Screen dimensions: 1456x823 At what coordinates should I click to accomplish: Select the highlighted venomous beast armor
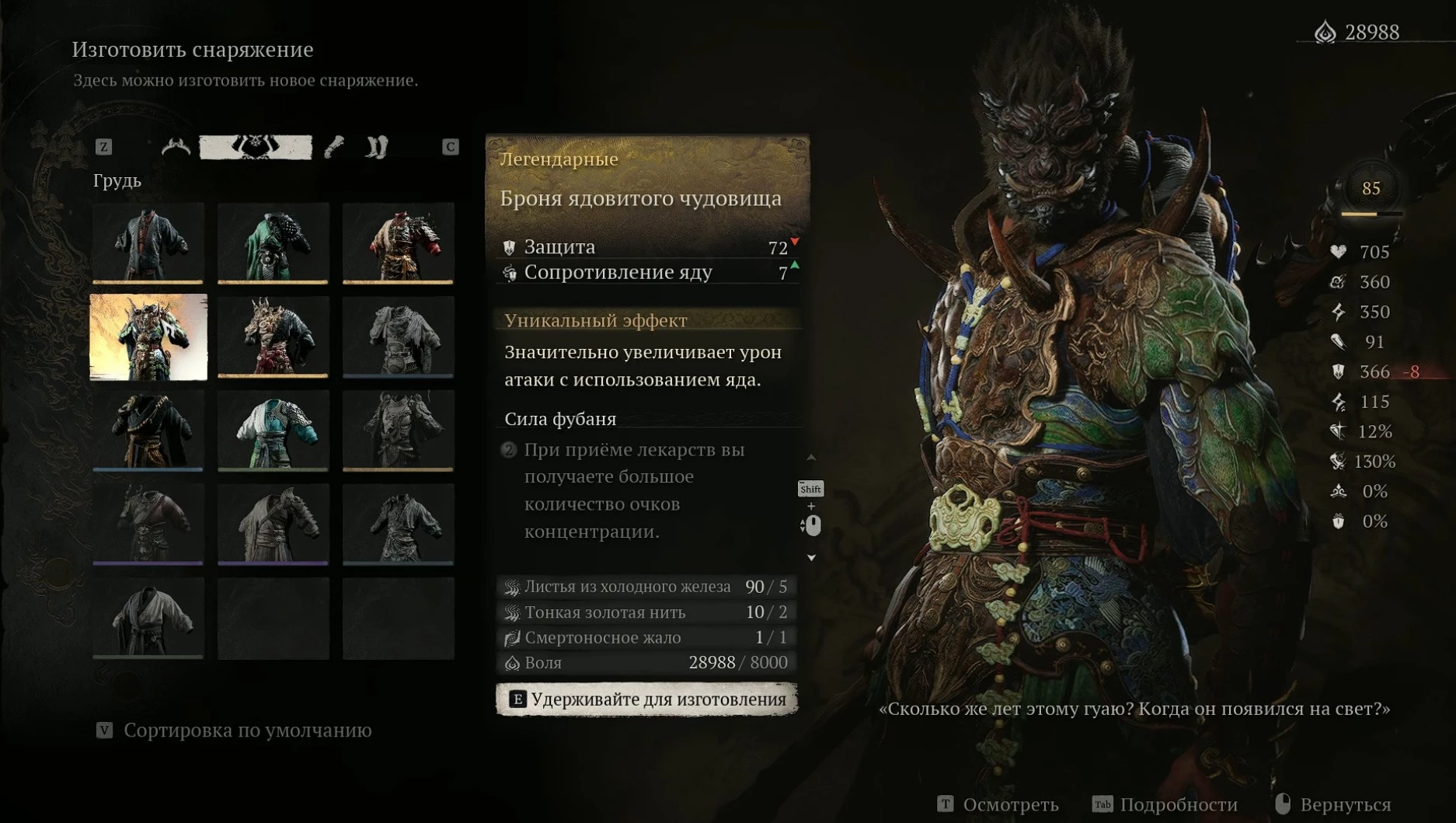click(x=148, y=337)
